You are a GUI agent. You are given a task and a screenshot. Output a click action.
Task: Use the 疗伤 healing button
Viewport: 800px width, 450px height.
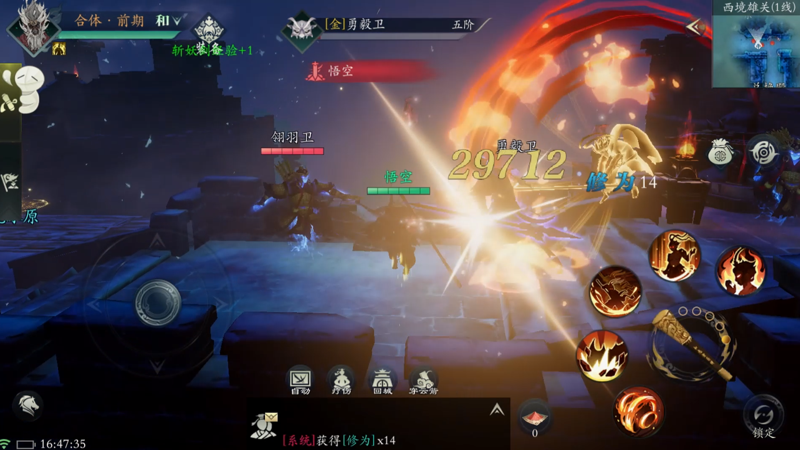[x=341, y=380]
